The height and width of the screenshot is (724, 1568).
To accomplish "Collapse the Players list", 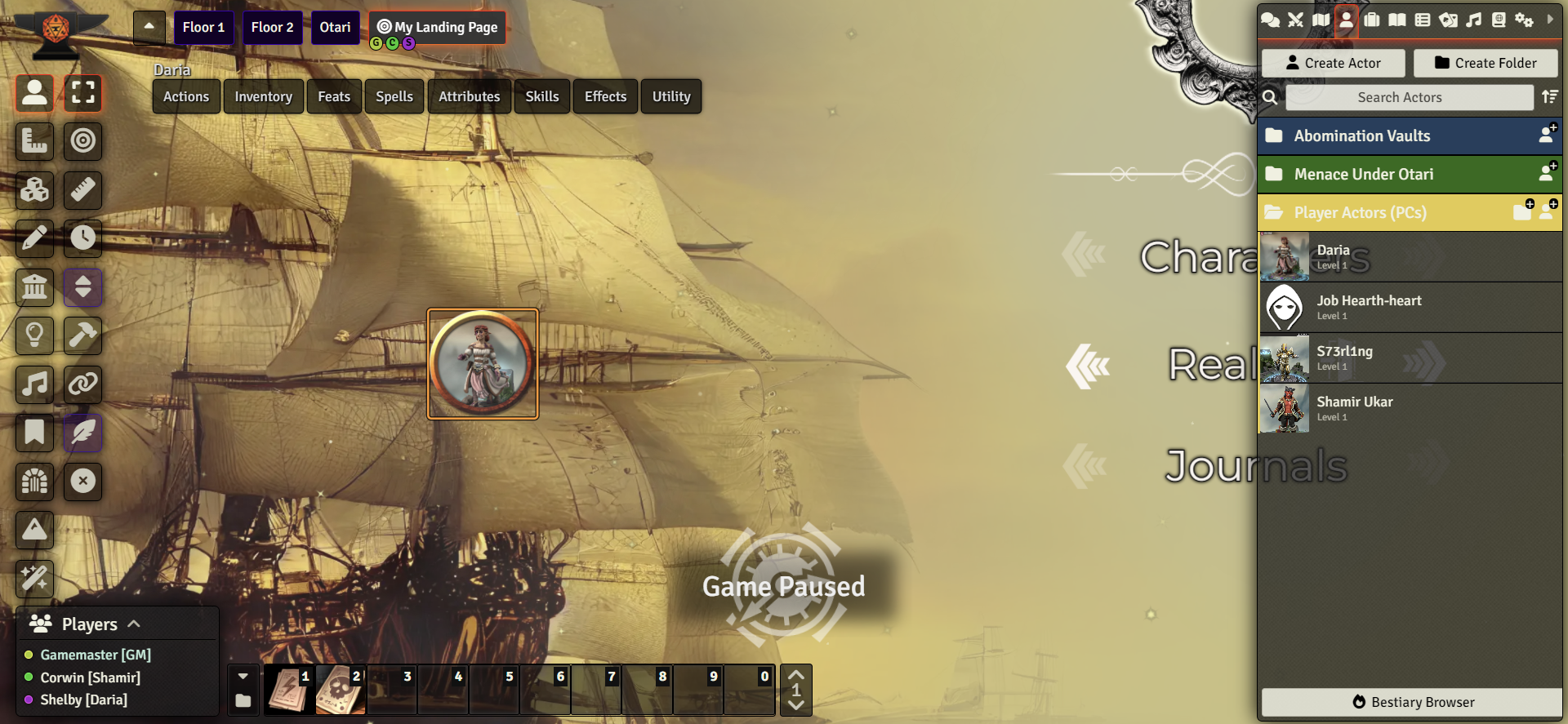I will [x=133, y=623].
